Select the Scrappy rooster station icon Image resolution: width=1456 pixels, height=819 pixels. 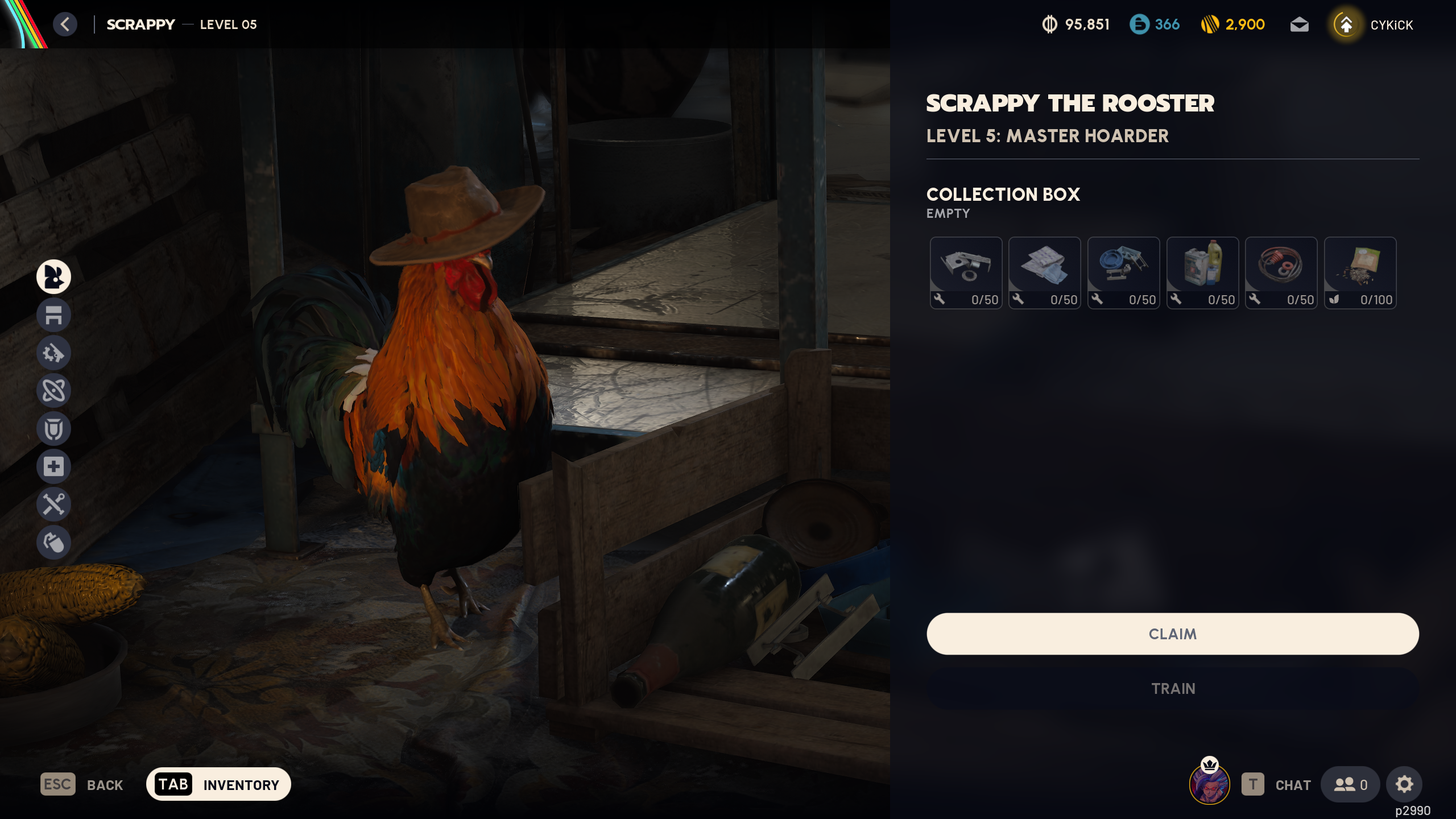coord(53,277)
